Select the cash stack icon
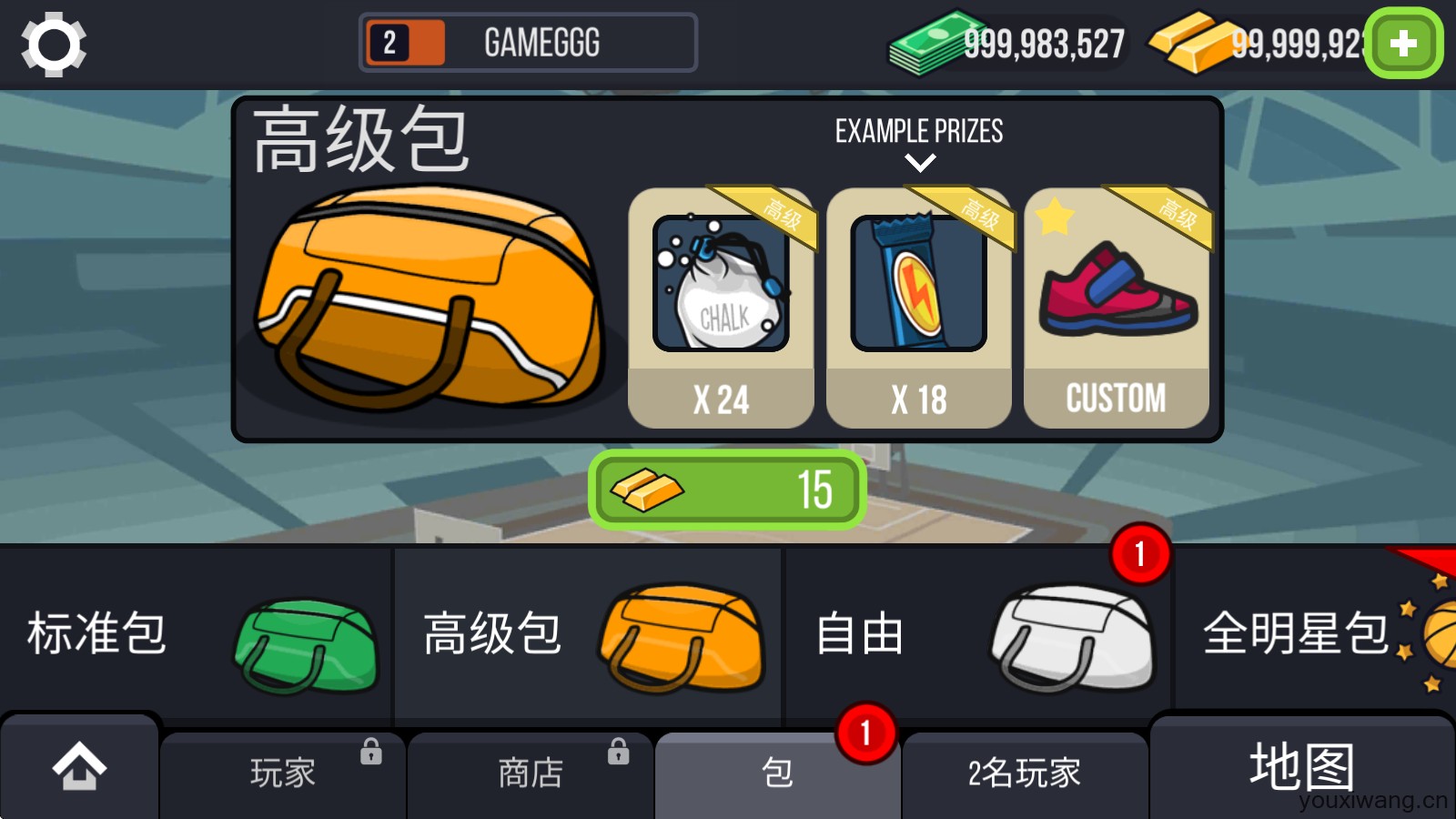The height and width of the screenshot is (819, 1456). (919, 44)
